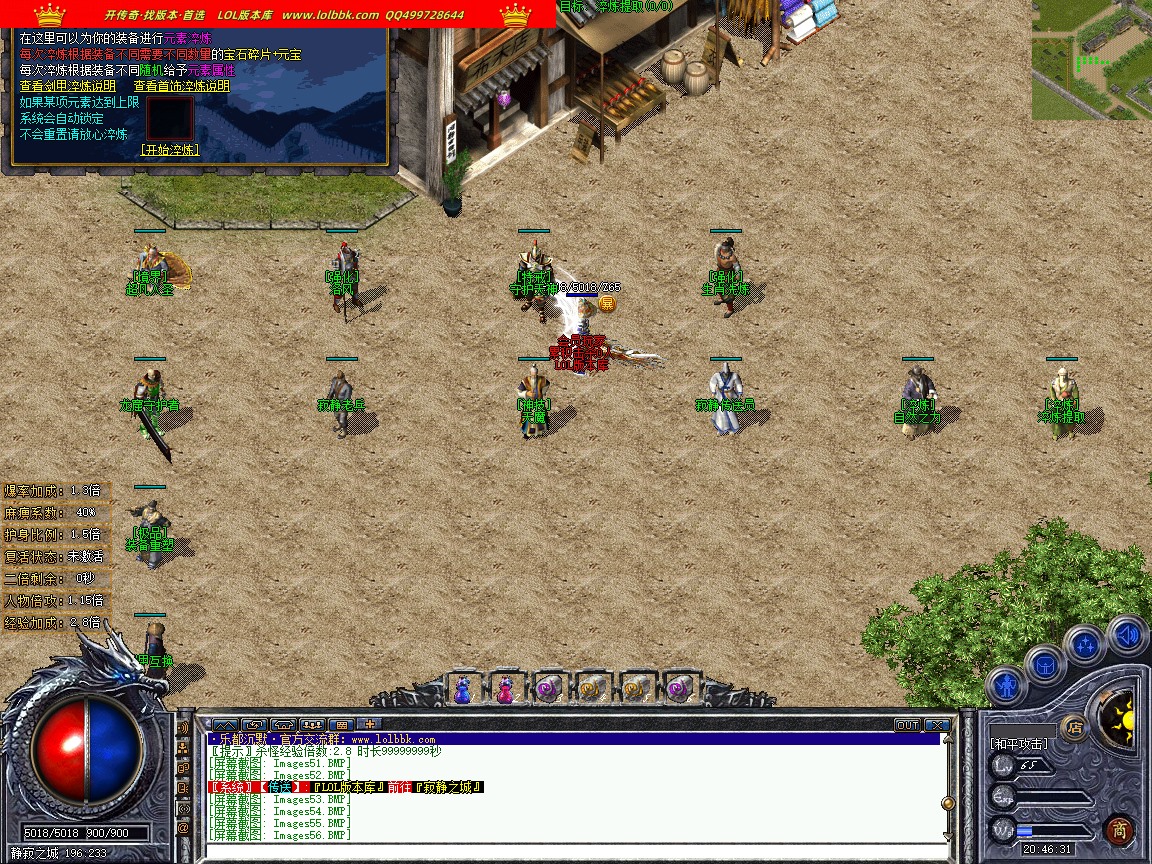Click the plus button on chat toolbar
Screen dimensions: 1152x864
[x=369, y=724]
